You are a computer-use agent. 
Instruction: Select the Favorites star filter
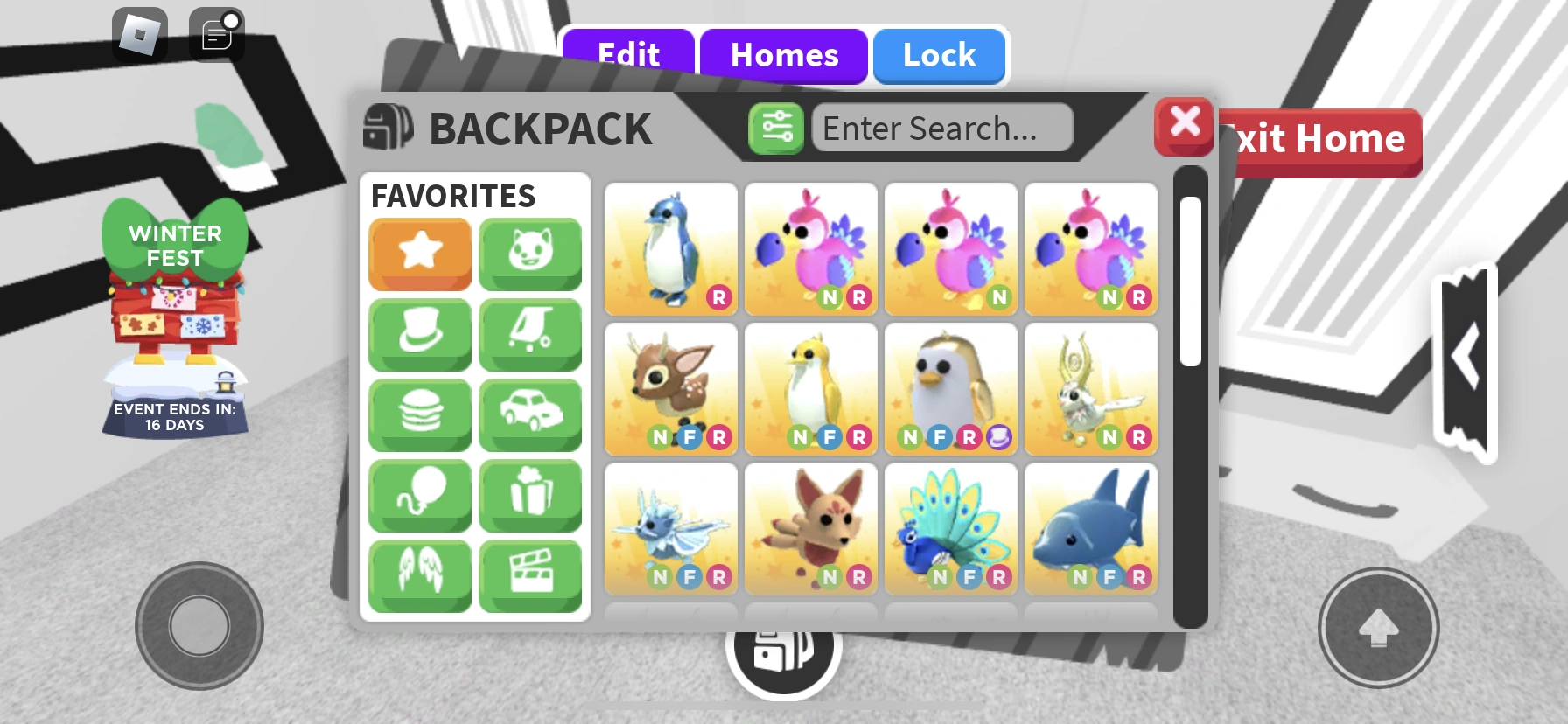click(x=419, y=254)
